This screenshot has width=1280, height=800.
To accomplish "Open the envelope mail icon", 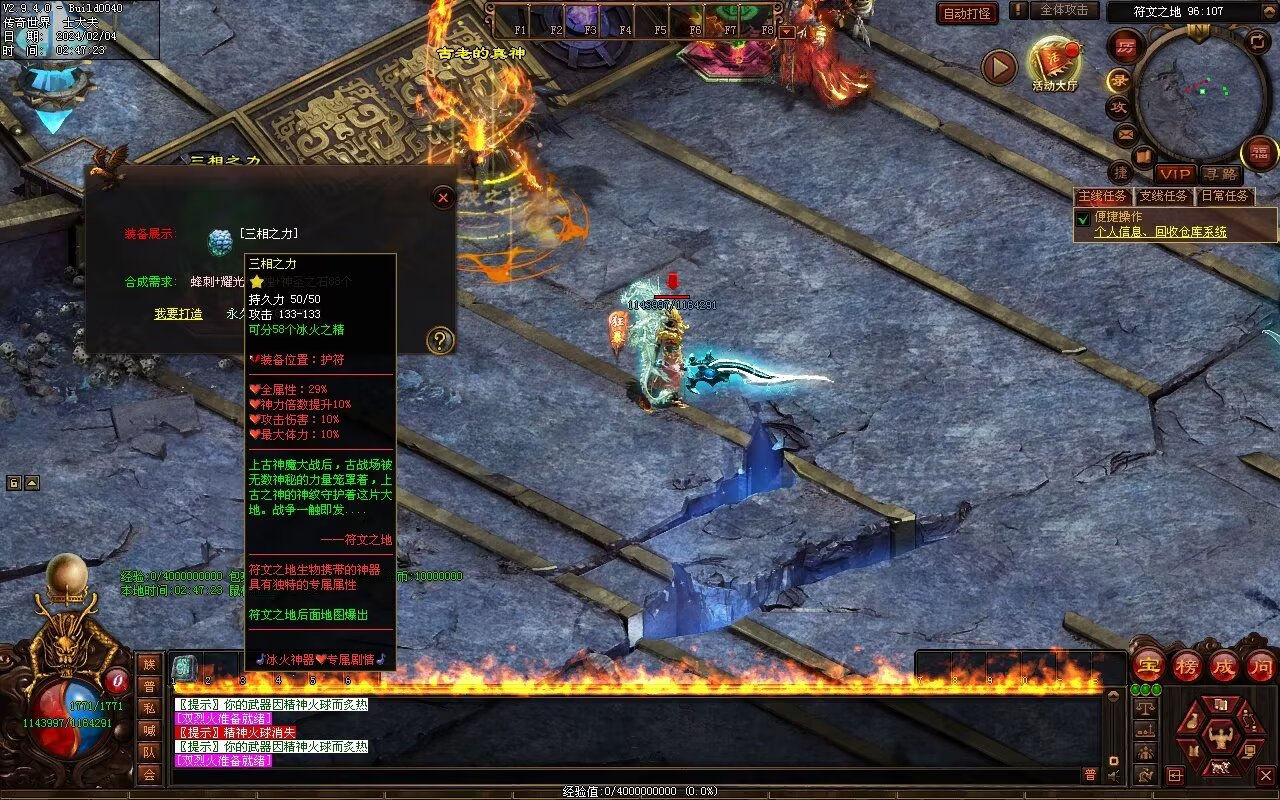I will [1126, 133].
